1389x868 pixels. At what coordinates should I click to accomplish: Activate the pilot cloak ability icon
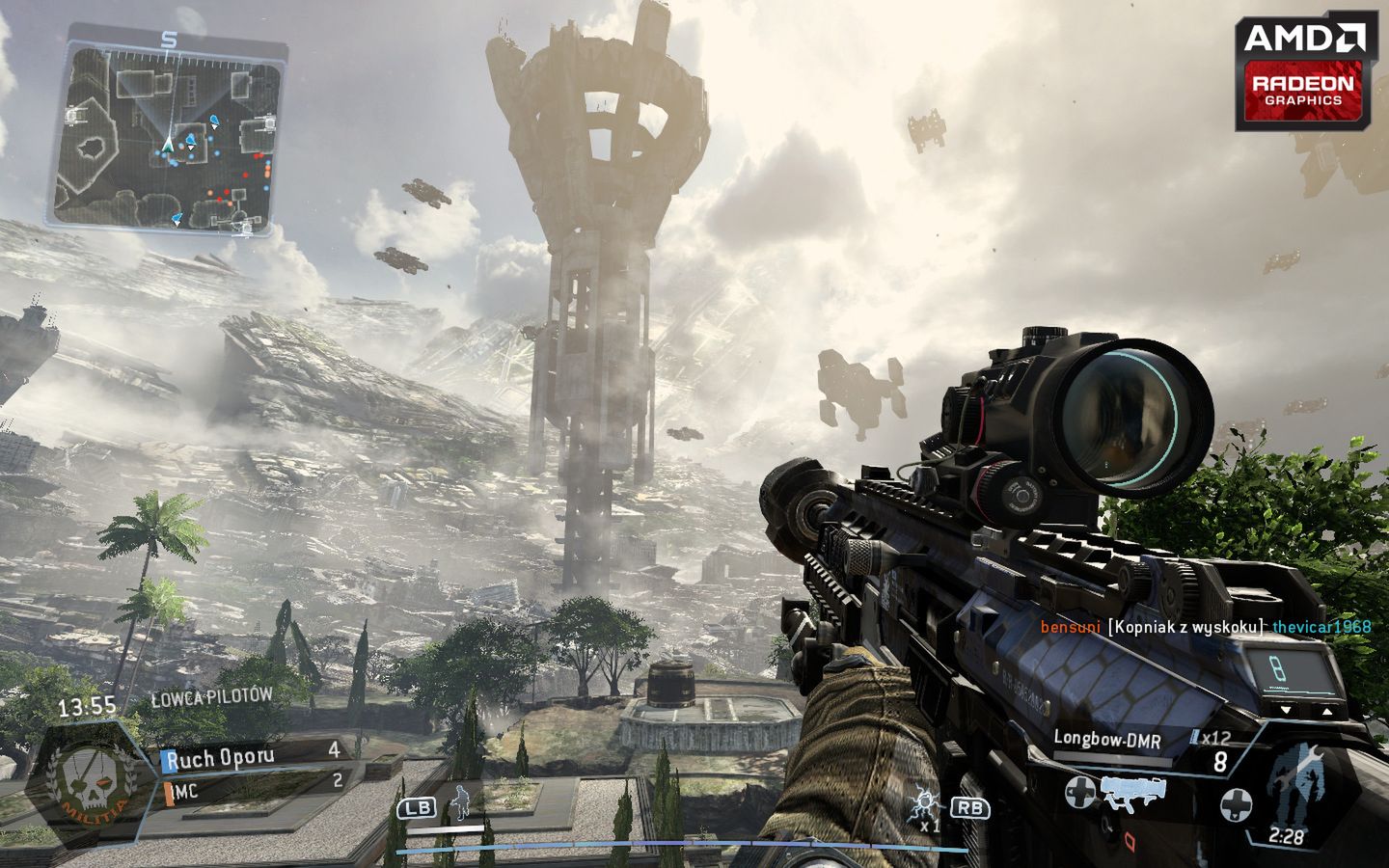[462, 800]
